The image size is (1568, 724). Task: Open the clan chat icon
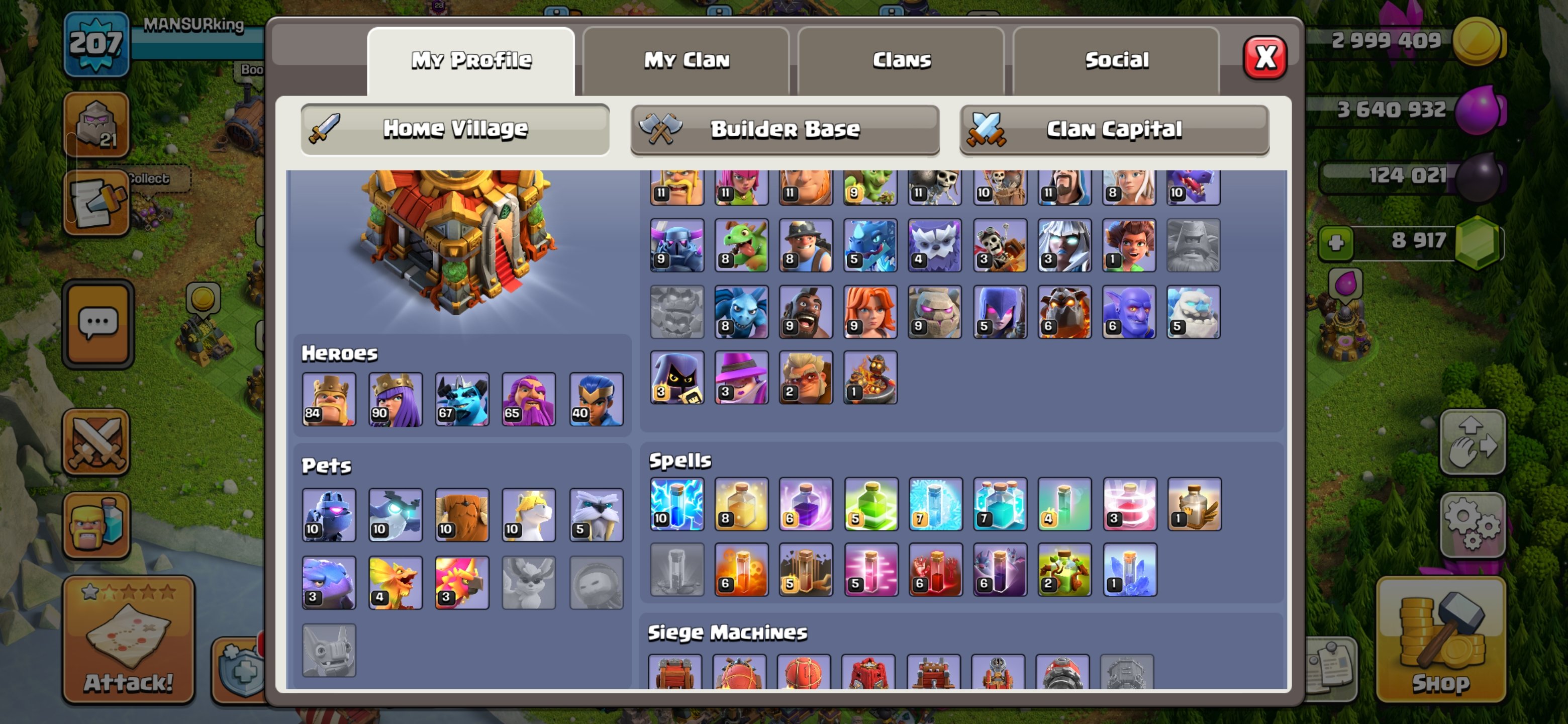(x=98, y=323)
